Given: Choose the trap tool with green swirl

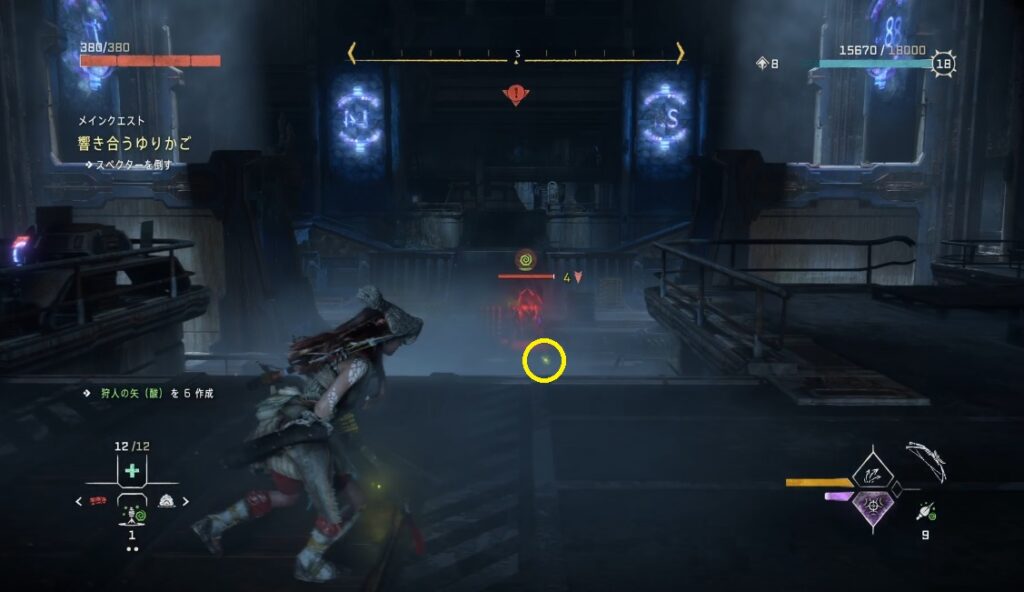Looking at the screenshot, I should (132, 514).
